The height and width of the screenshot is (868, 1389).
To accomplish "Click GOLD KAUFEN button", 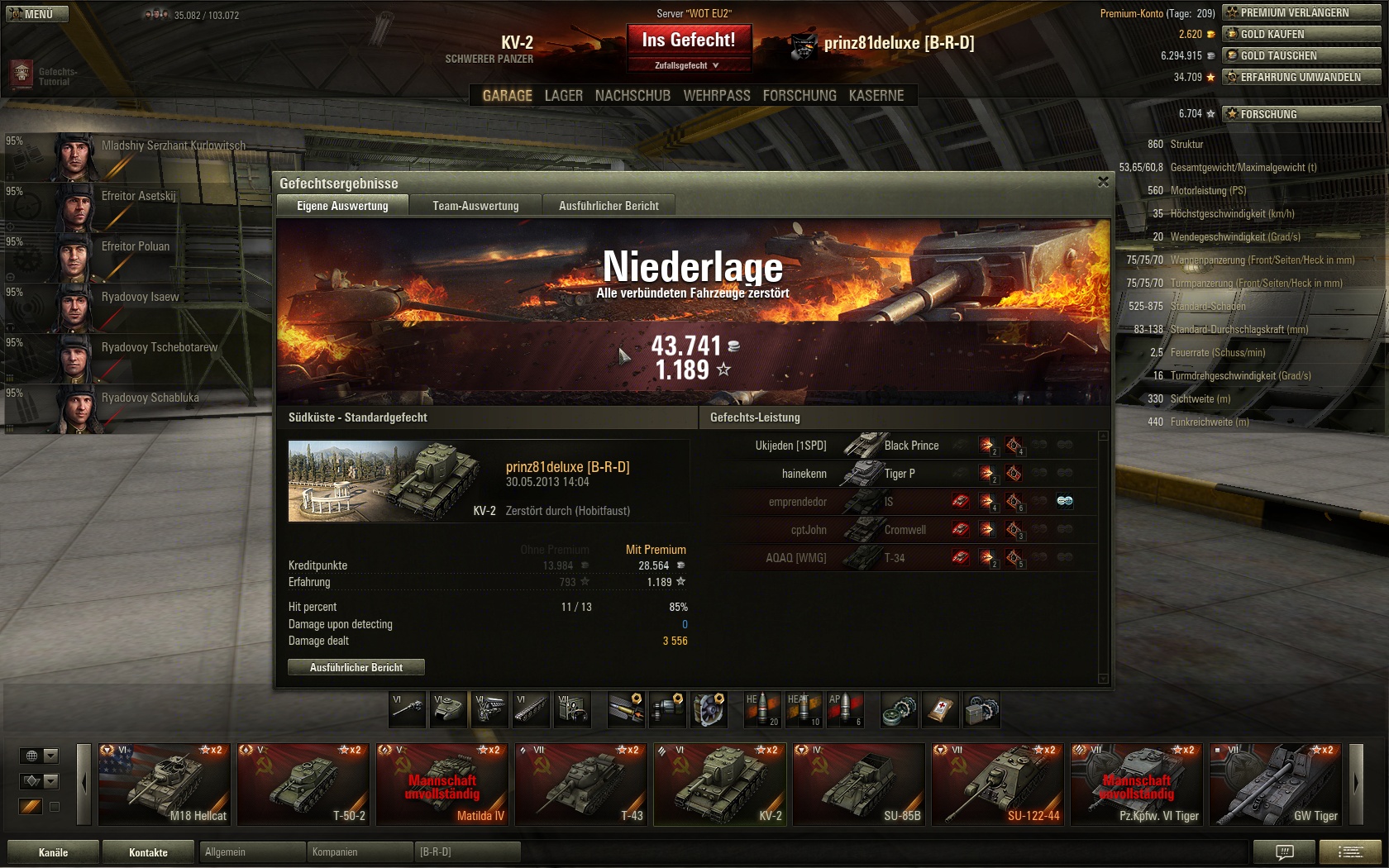I will click(1301, 34).
